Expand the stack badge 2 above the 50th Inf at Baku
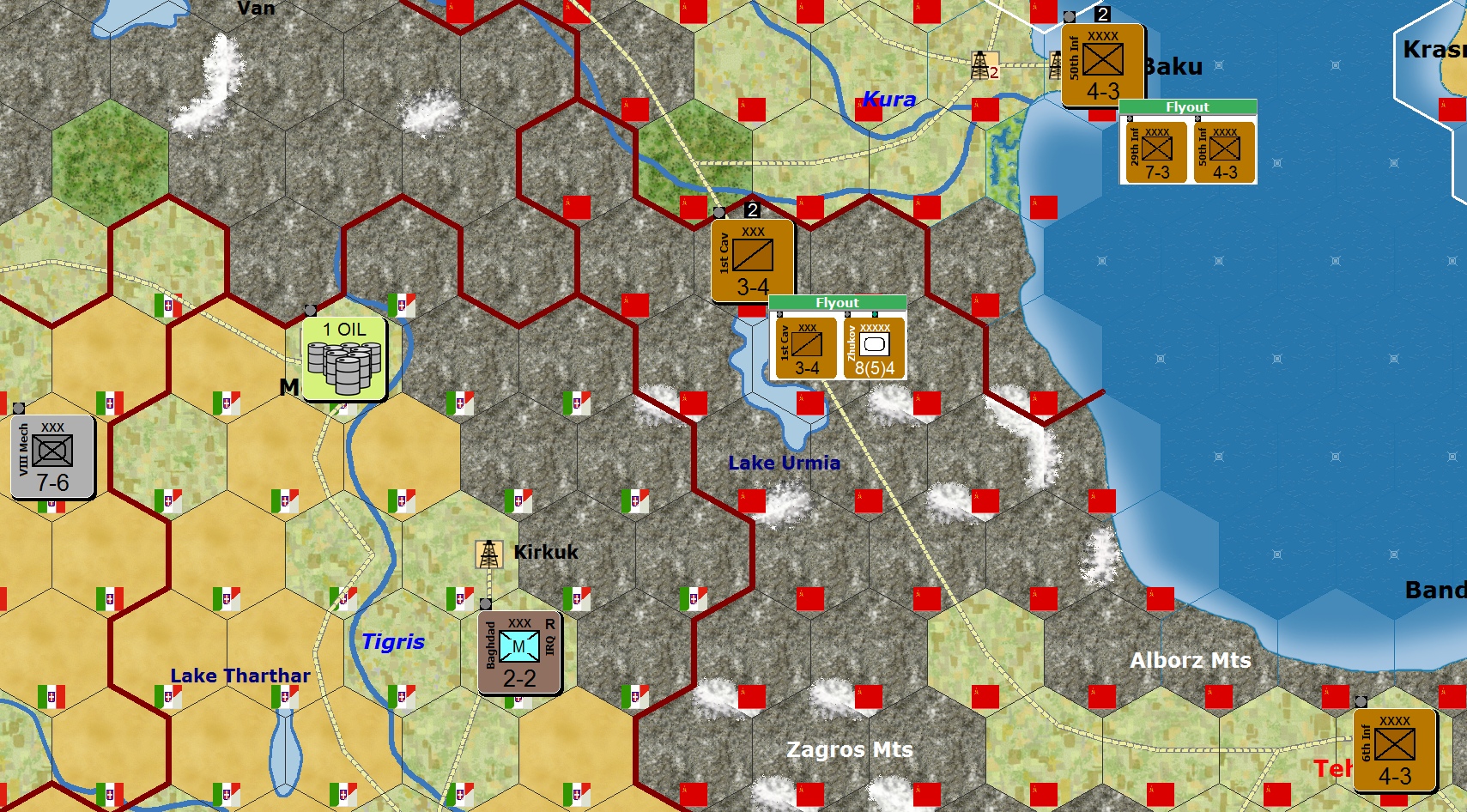 tap(1103, 13)
